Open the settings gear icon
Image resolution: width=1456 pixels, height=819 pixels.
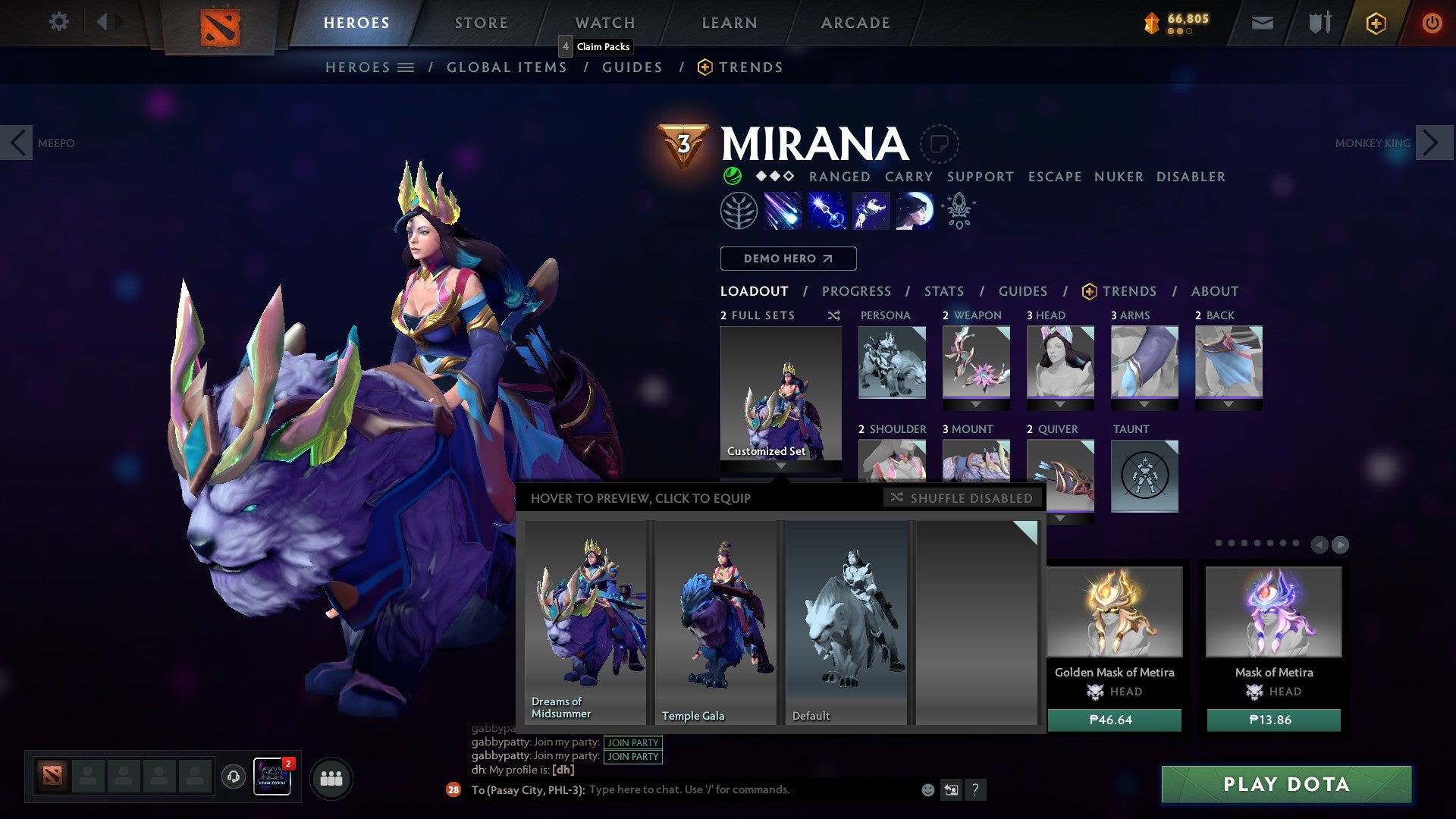[x=59, y=22]
